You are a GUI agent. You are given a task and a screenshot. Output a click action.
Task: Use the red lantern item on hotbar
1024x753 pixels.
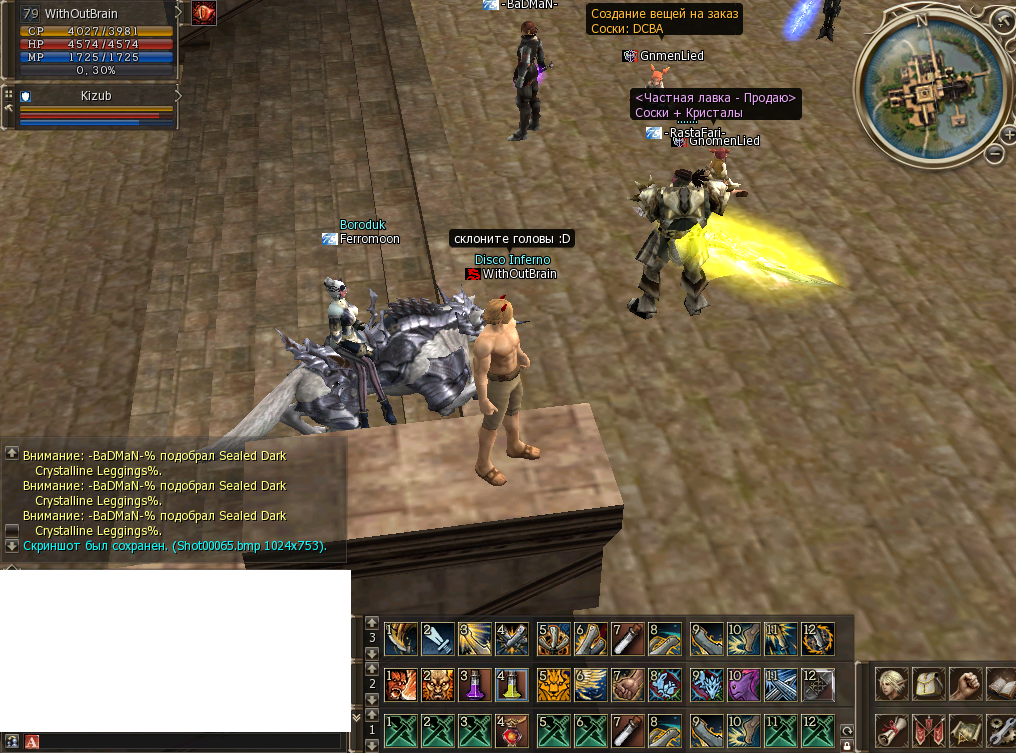512,731
